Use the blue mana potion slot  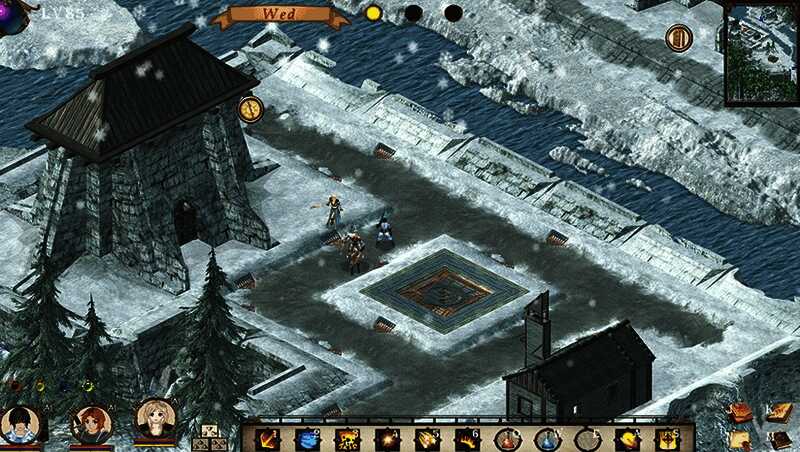pyautogui.click(x=547, y=439)
